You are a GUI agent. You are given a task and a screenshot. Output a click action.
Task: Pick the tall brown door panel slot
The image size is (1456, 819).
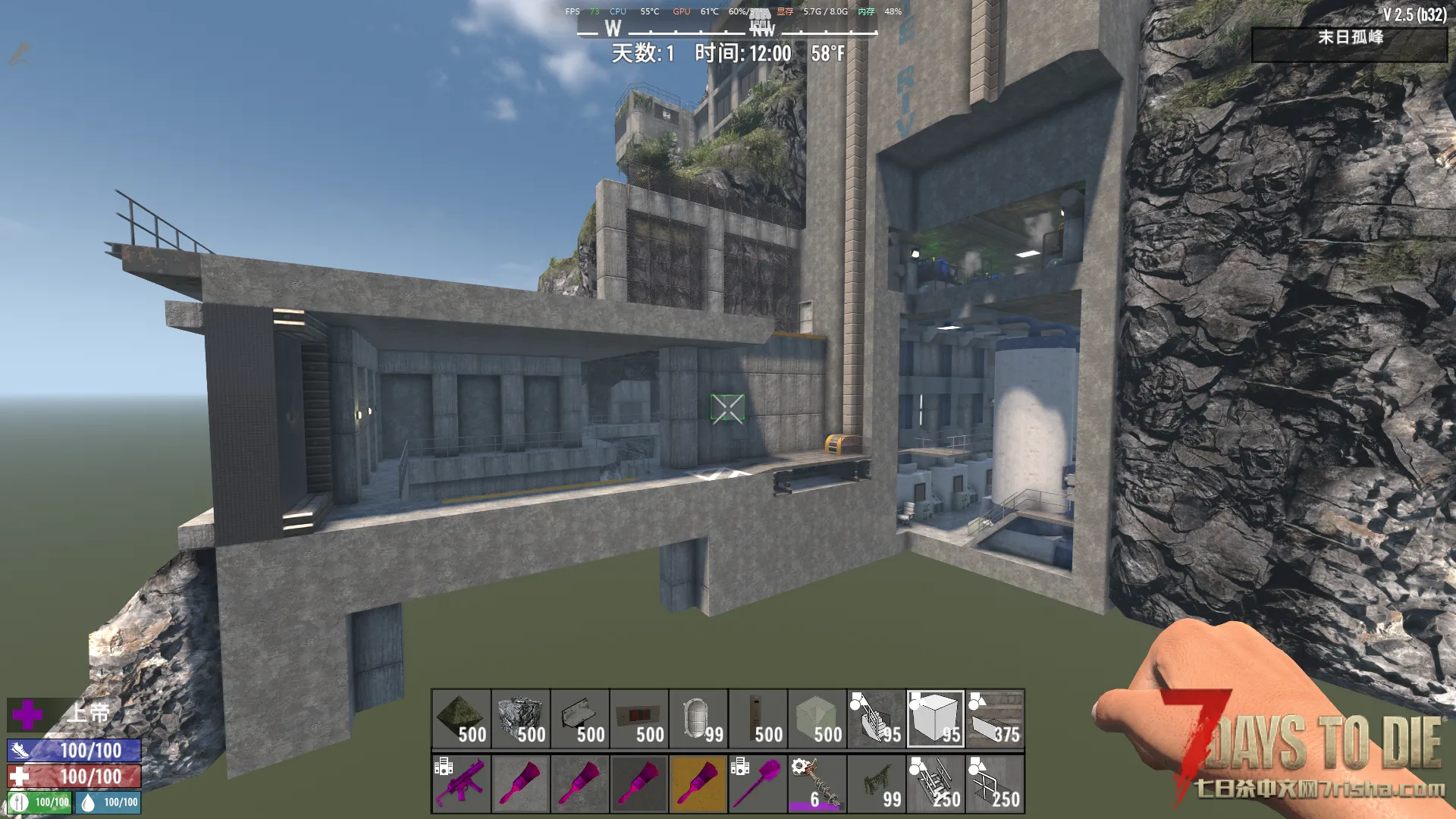coord(758,718)
